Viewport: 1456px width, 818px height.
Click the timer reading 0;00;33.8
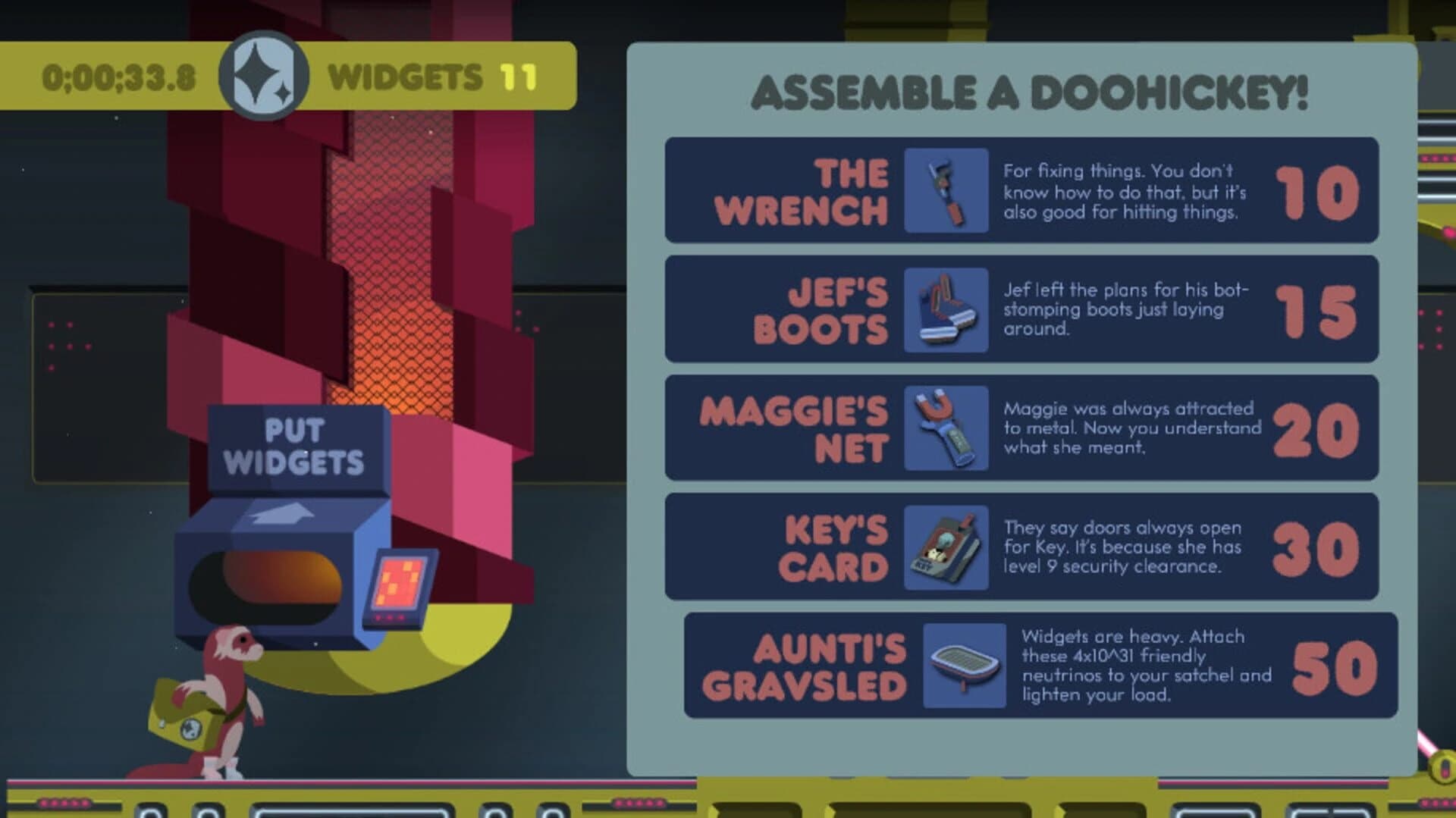(121, 76)
